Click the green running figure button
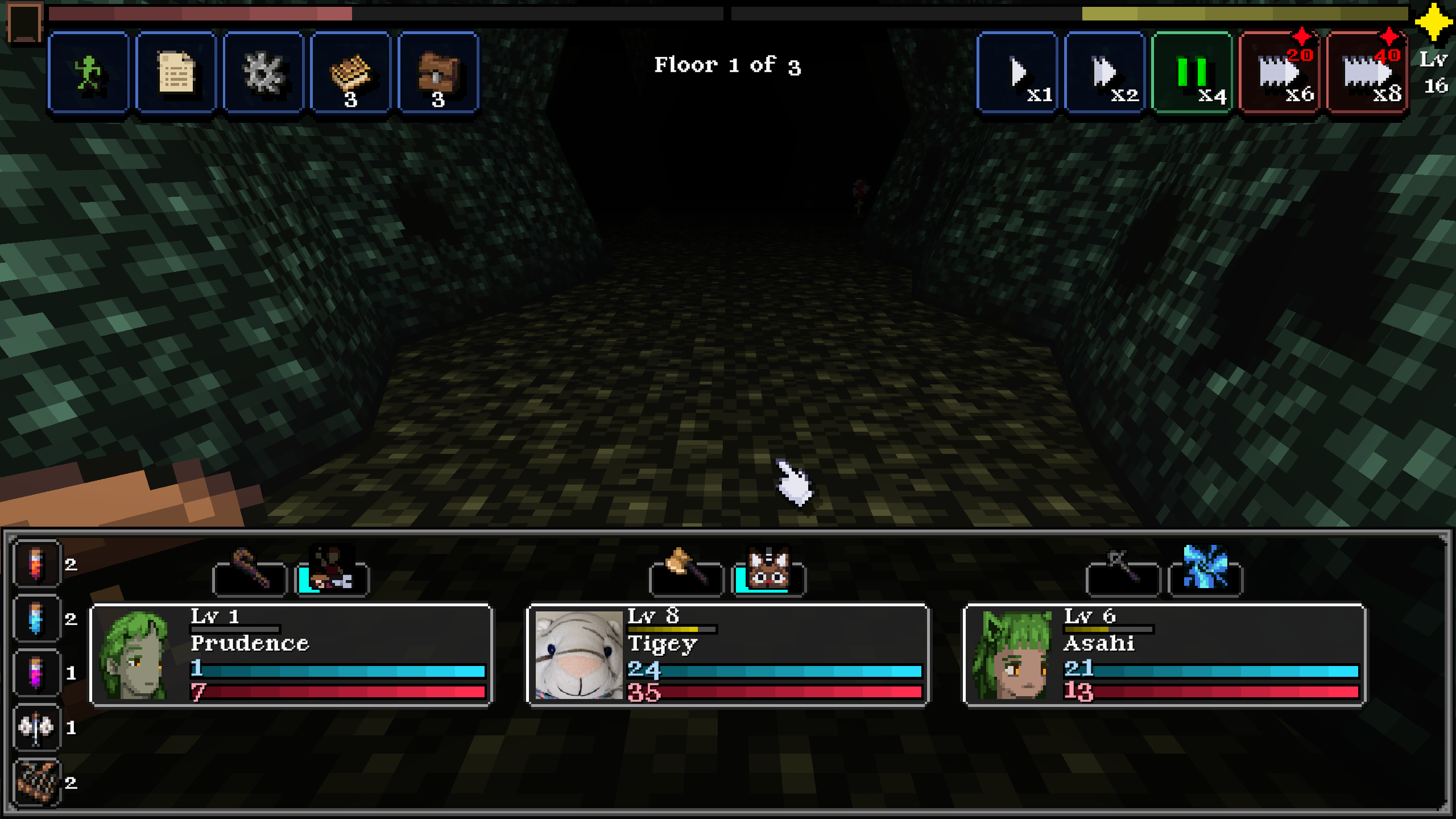Image resolution: width=1456 pixels, height=819 pixels. [x=89, y=73]
